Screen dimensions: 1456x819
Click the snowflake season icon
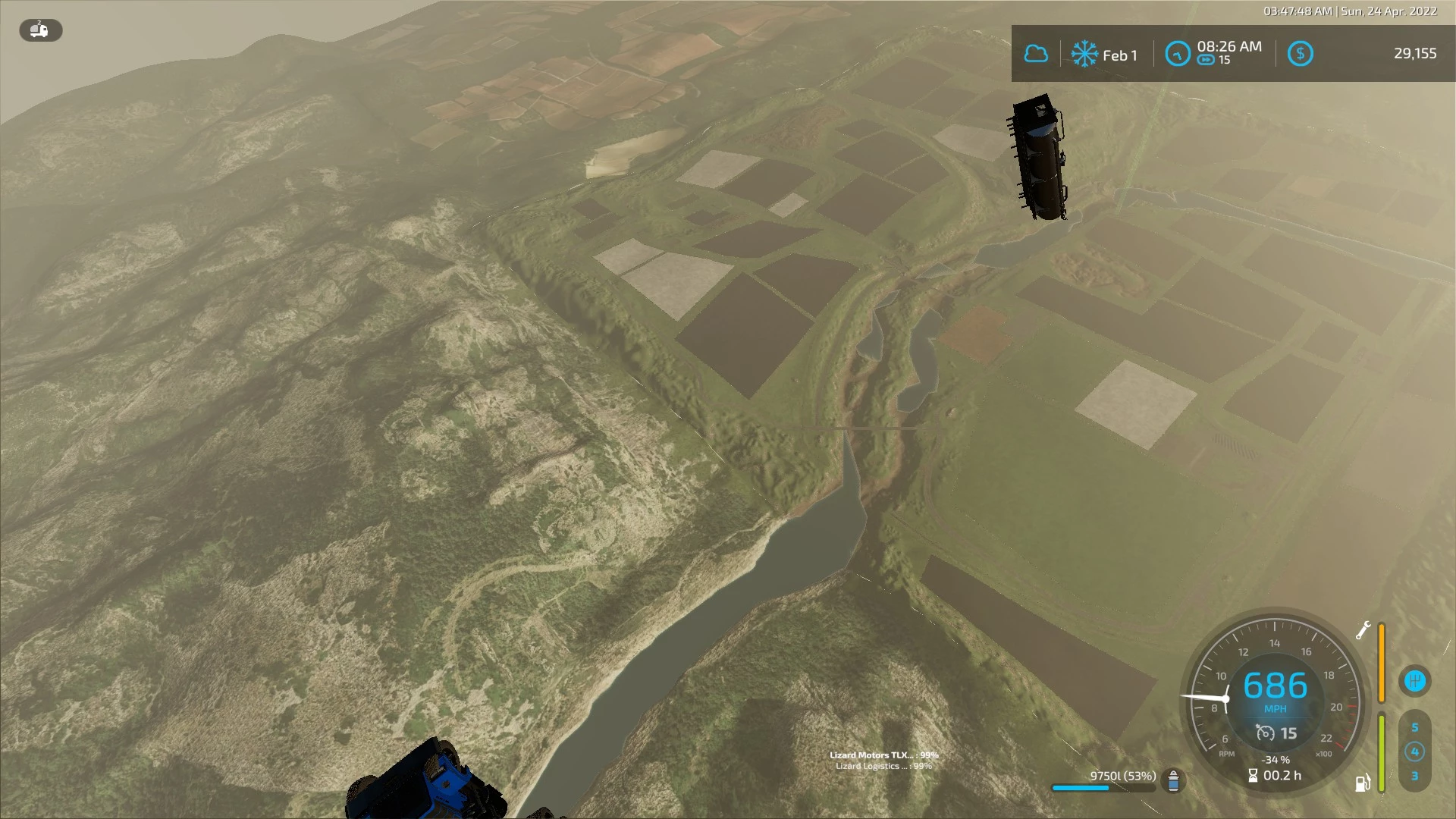coord(1084,55)
